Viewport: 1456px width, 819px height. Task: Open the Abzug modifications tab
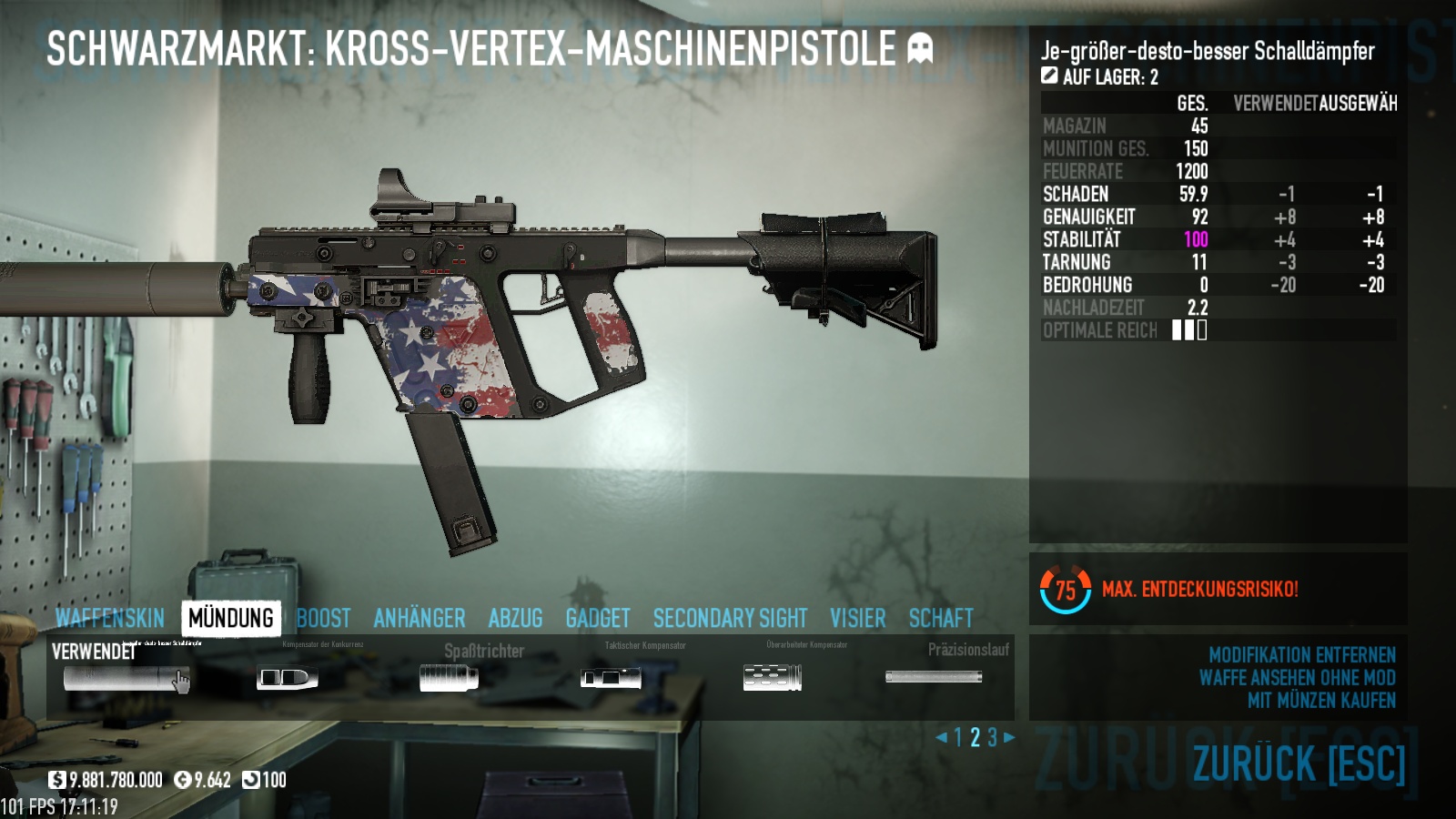(515, 619)
